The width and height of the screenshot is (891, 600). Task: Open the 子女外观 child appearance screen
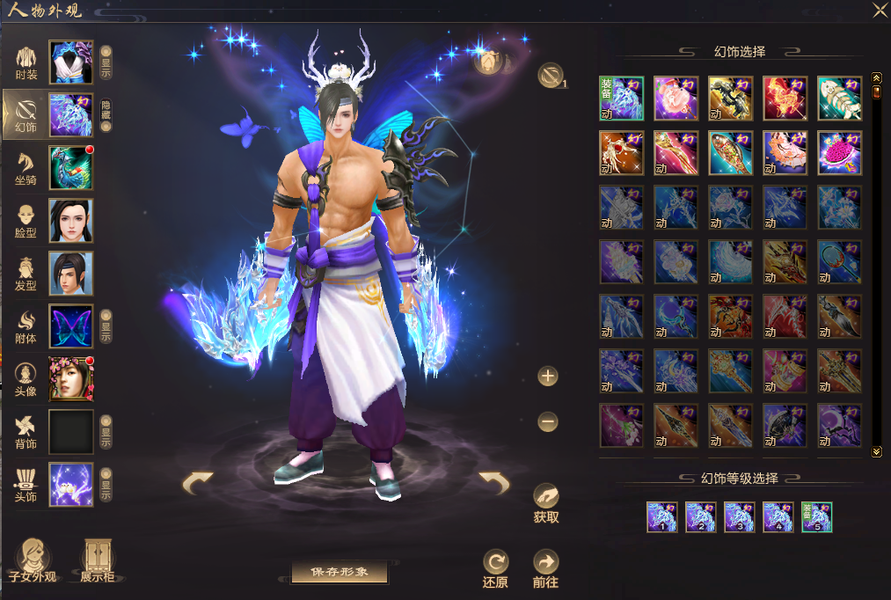(32, 561)
